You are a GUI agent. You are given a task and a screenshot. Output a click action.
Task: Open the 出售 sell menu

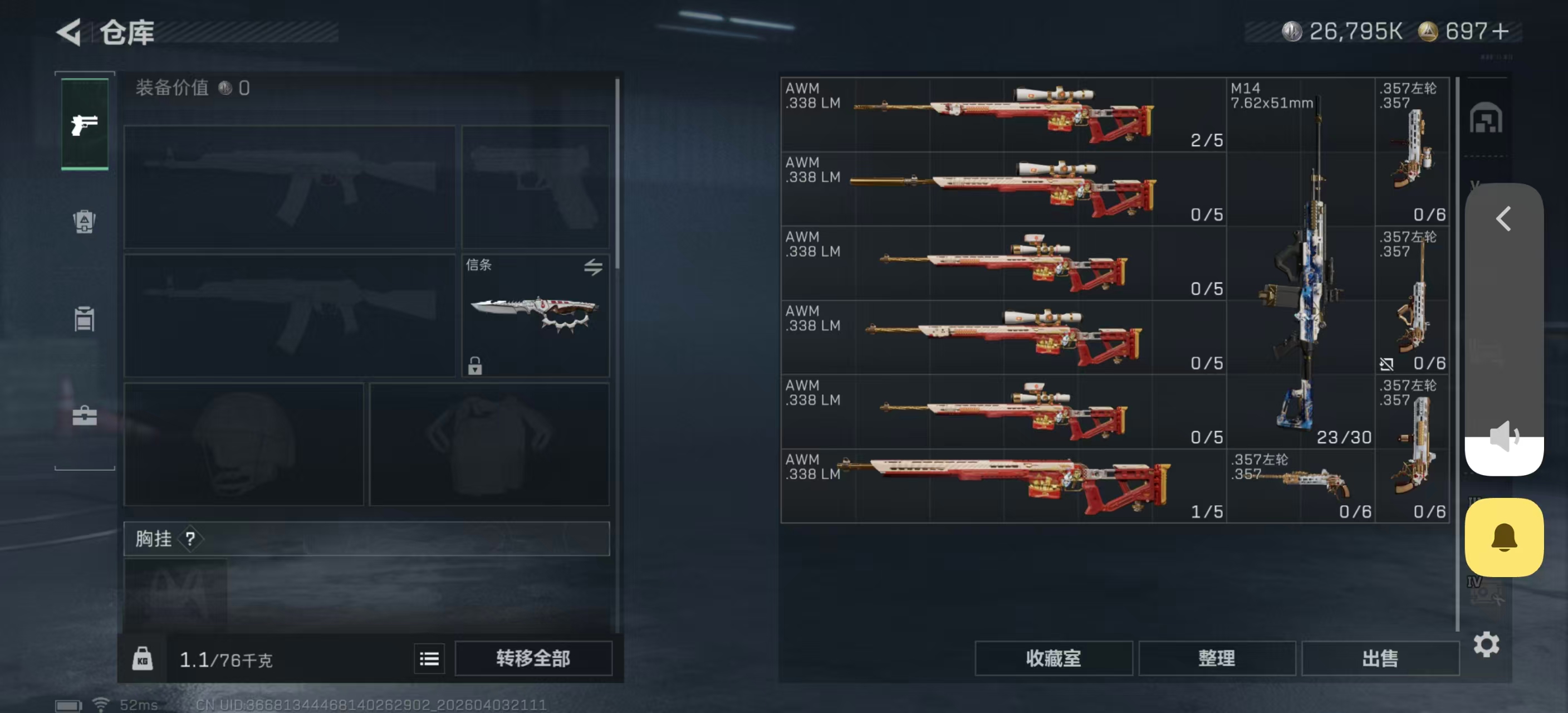[1380, 658]
